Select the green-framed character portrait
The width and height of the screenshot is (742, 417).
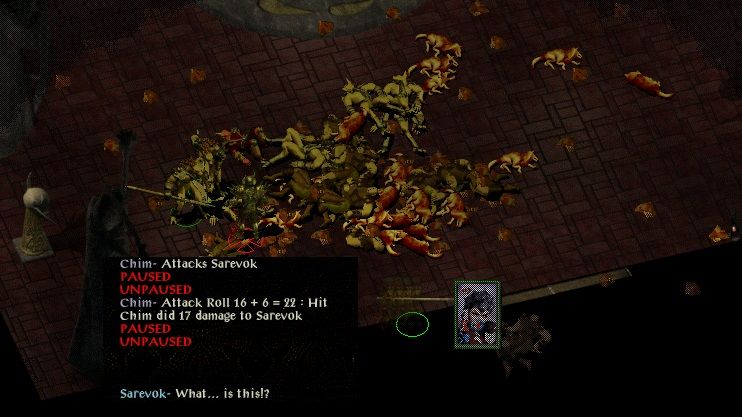pyautogui.click(x=477, y=314)
